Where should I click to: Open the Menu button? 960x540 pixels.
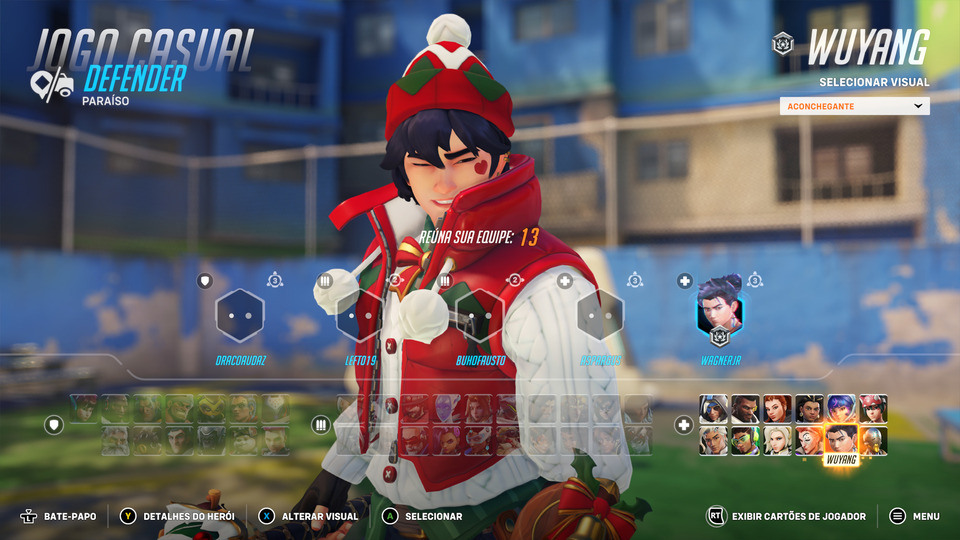[x=914, y=516]
